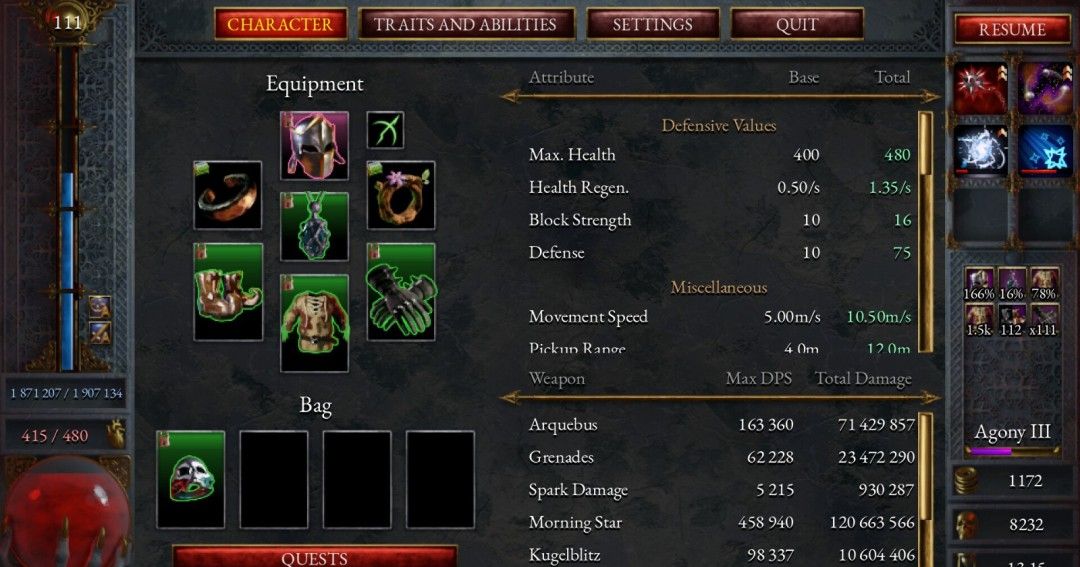Resume the game

point(1012,30)
